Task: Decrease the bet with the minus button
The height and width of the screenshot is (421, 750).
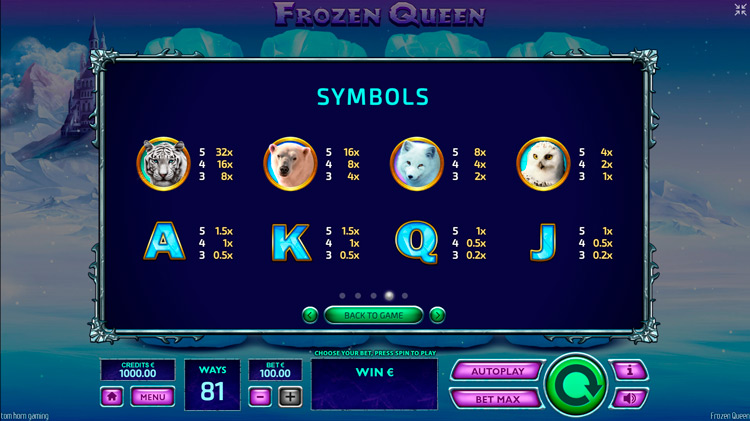Action: point(259,396)
